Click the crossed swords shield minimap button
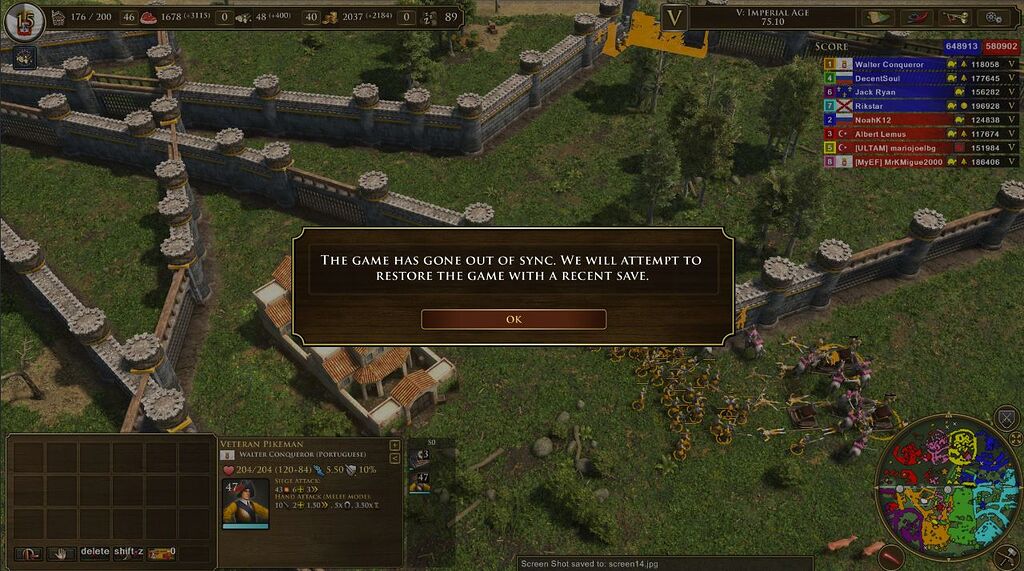The width and height of the screenshot is (1024, 571). click(1006, 419)
